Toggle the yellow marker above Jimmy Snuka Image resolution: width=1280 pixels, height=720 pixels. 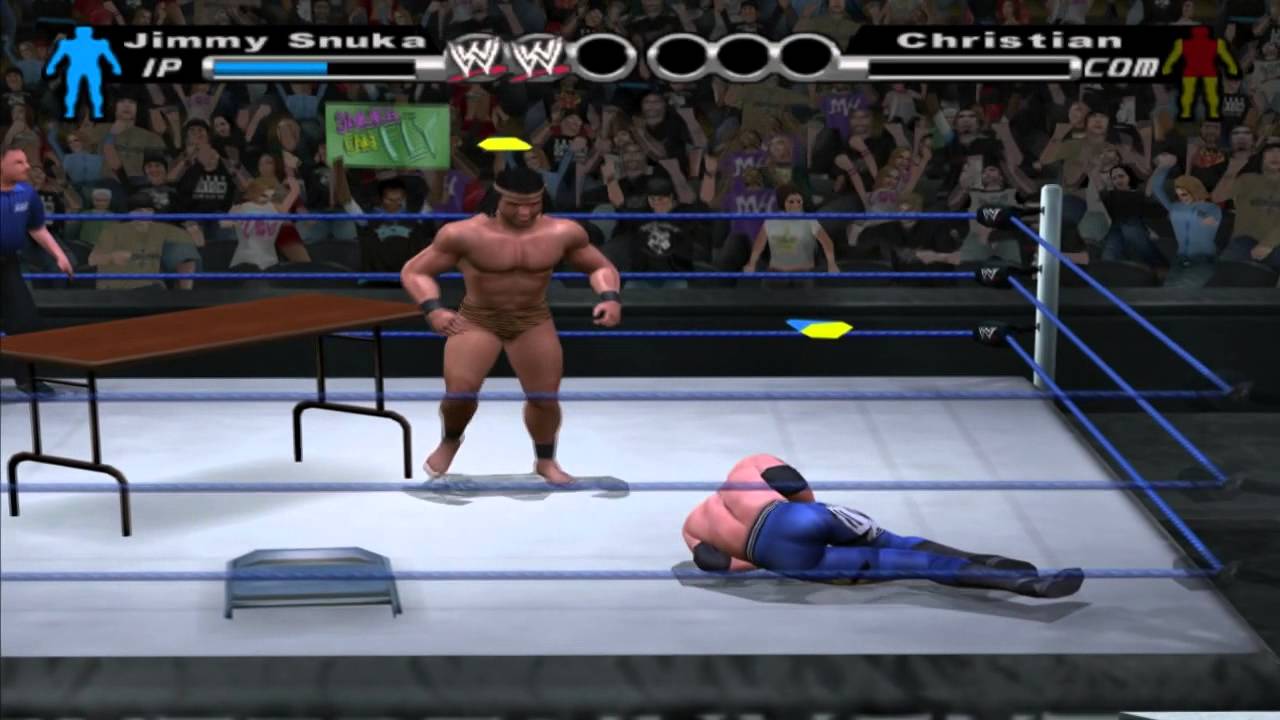tap(503, 142)
